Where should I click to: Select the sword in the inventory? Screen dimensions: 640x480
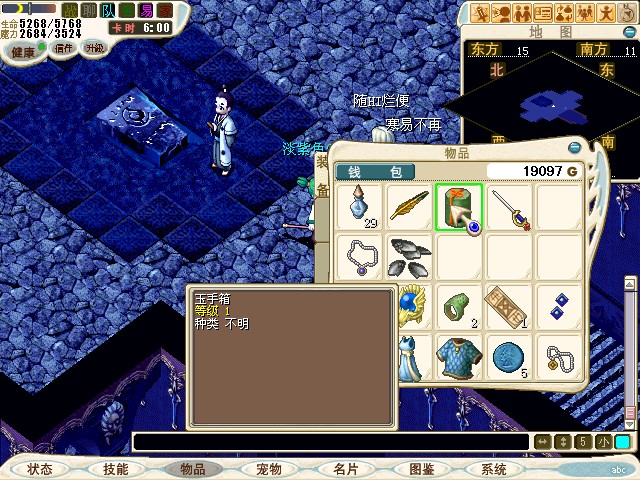[x=509, y=208]
